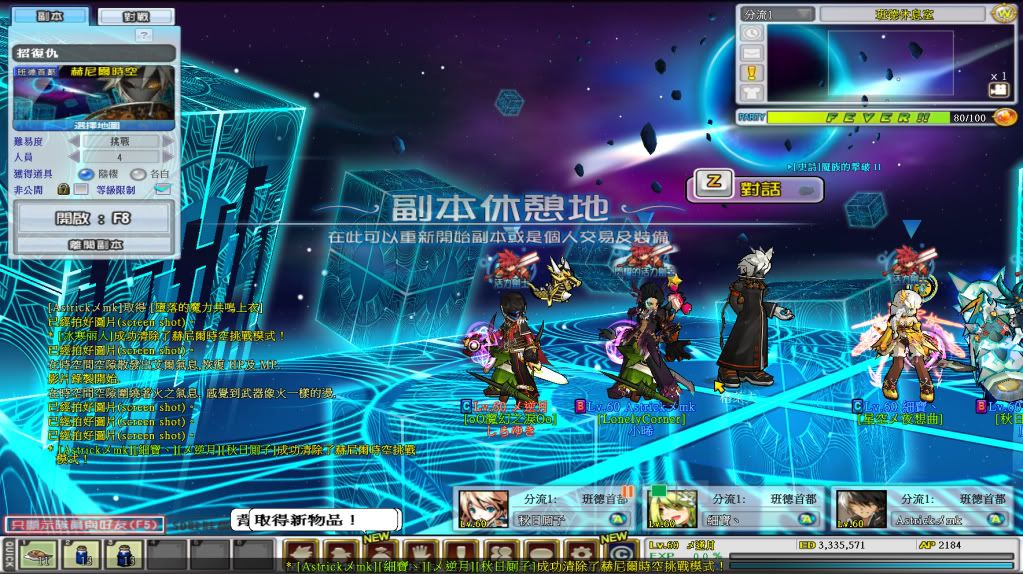This screenshot has height=574, width=1023.
Task: Click the 取得新物品 new item notification
Action: (x=316, y=520)
